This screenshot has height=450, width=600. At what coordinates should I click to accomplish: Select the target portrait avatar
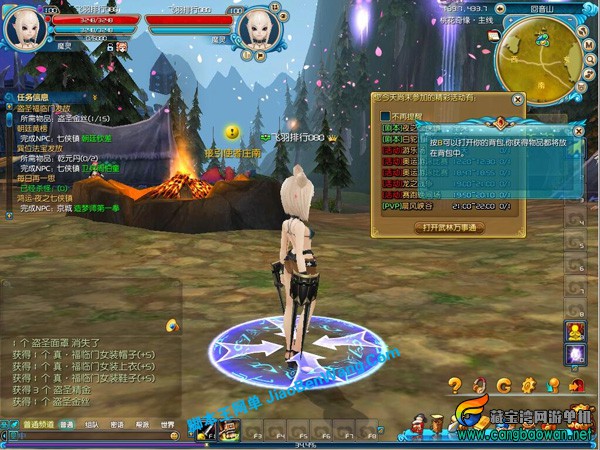(x=257, y=26)
